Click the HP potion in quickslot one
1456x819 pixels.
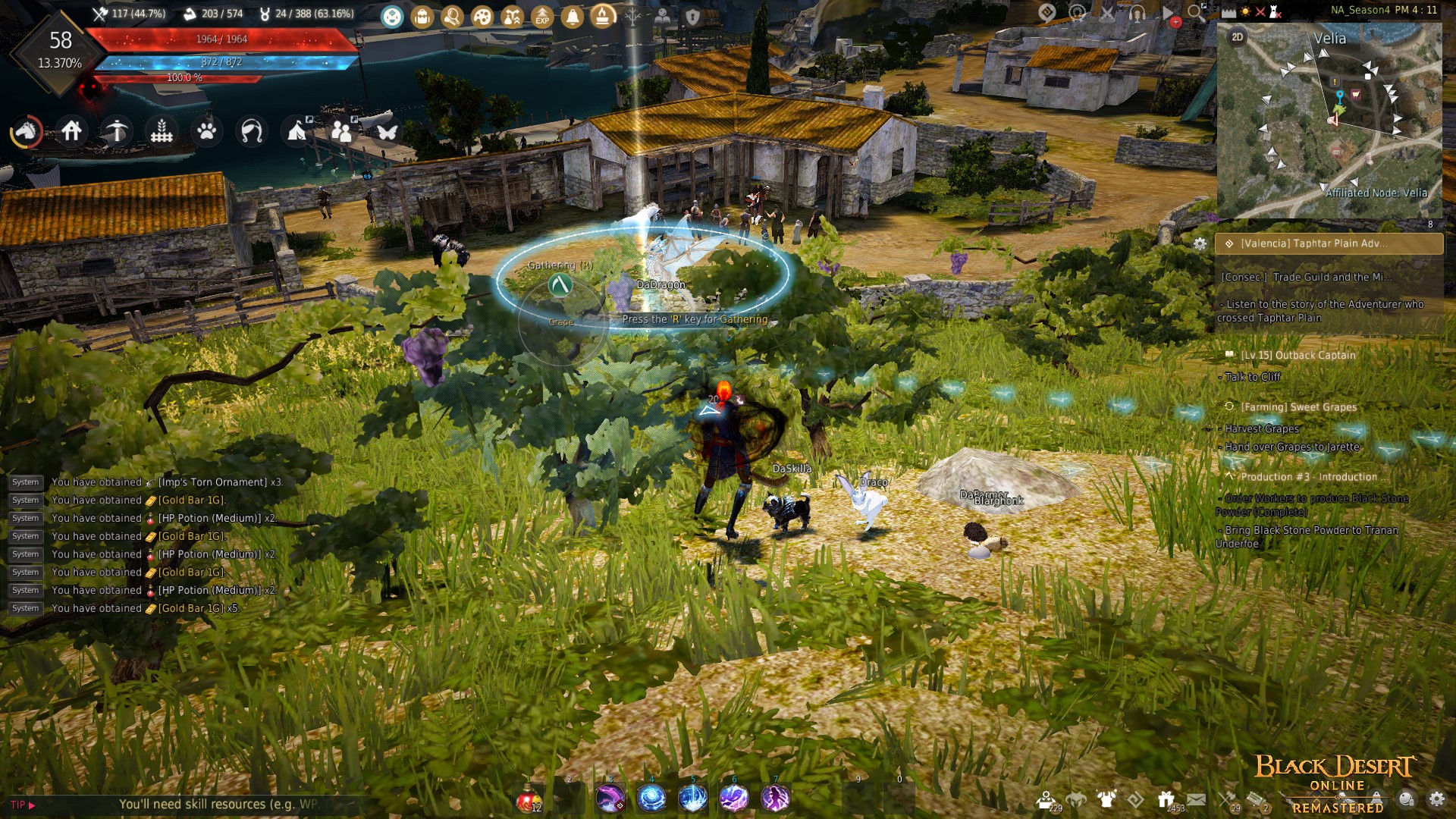pyautogui.click(x=531, y=798)
